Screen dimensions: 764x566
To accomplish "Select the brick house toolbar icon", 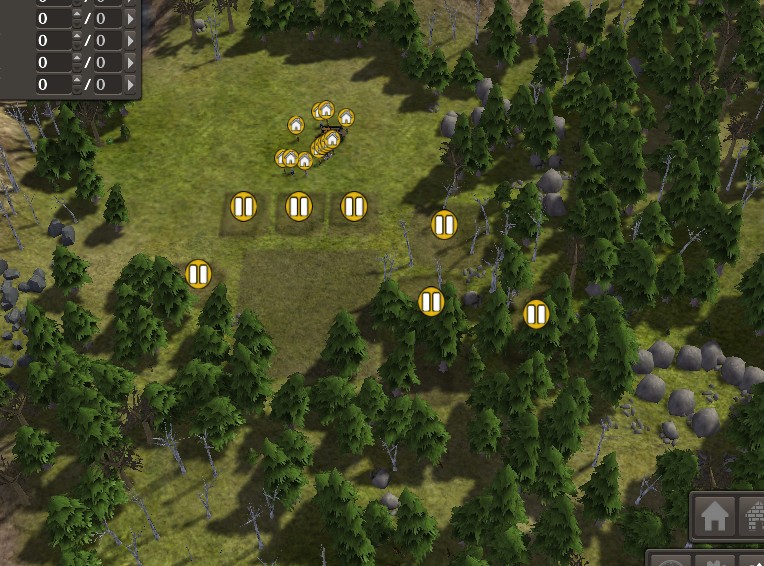I will 752,517.
